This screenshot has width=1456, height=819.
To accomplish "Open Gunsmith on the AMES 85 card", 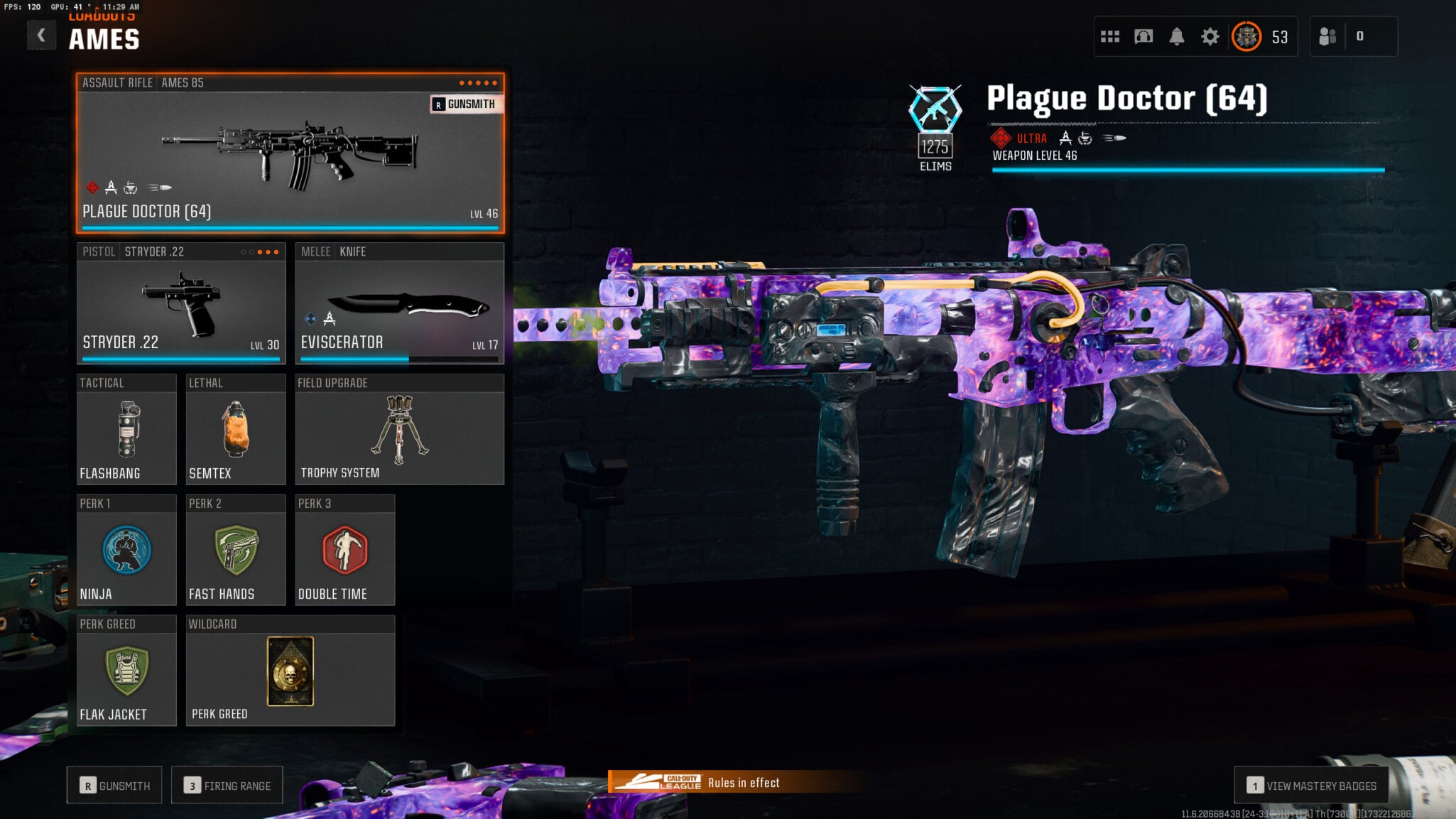I will click(x=464, y=104).
